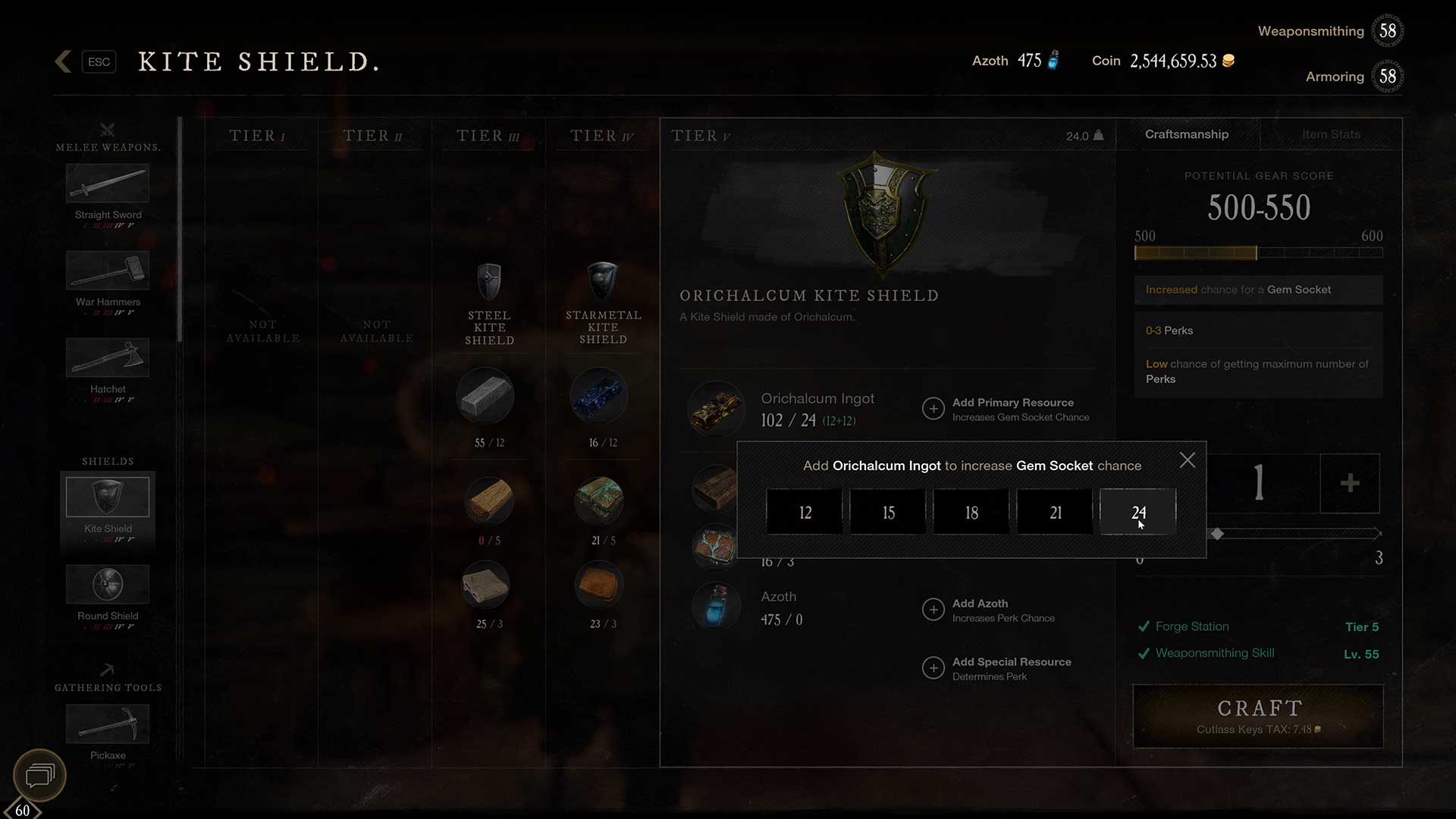Open the chat bubble icon
This screenshot has width=1456, height=819.
coord(39,775)
